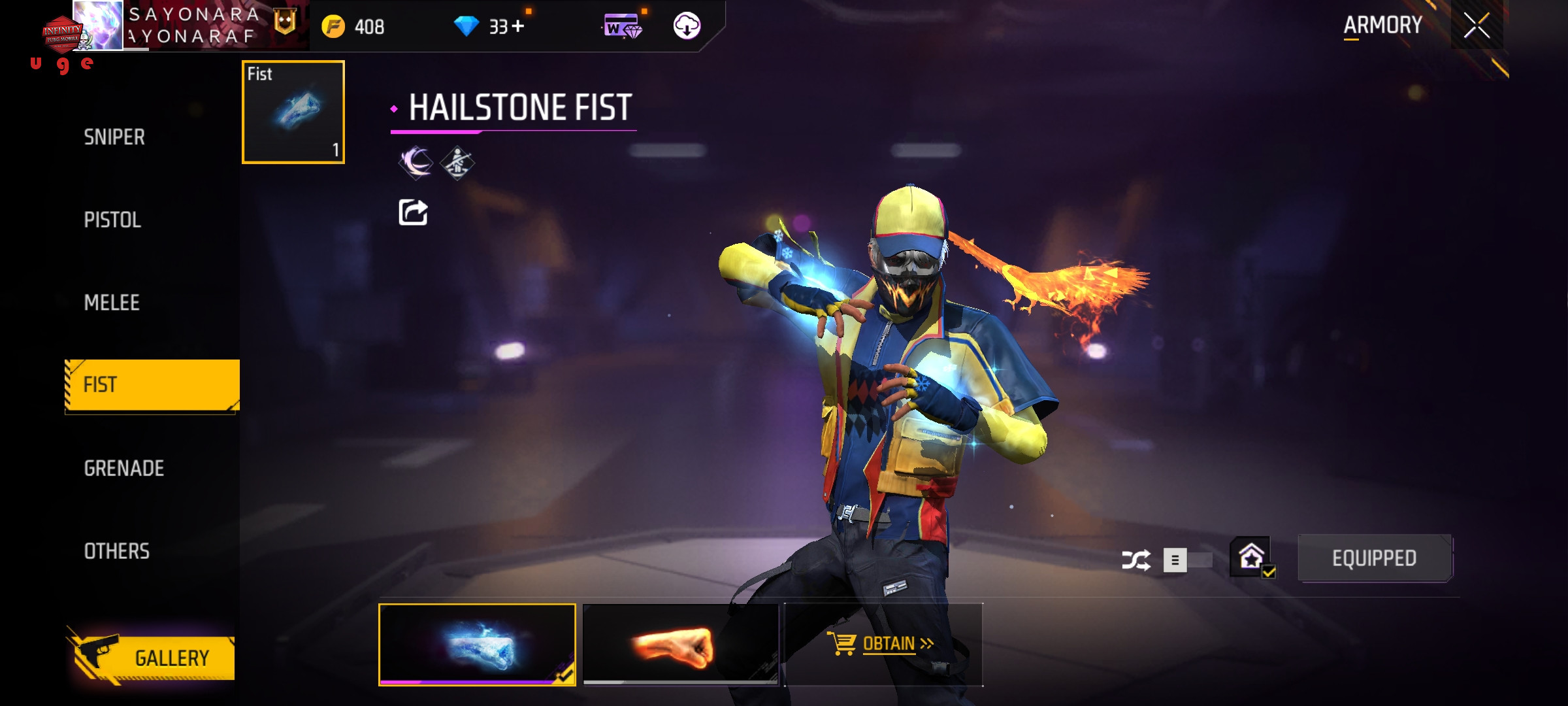This screenshot has width=1568, height=706.
Task: Select the Hailstone Fist skin thumbnail
Action: click(x=477, y=645)
